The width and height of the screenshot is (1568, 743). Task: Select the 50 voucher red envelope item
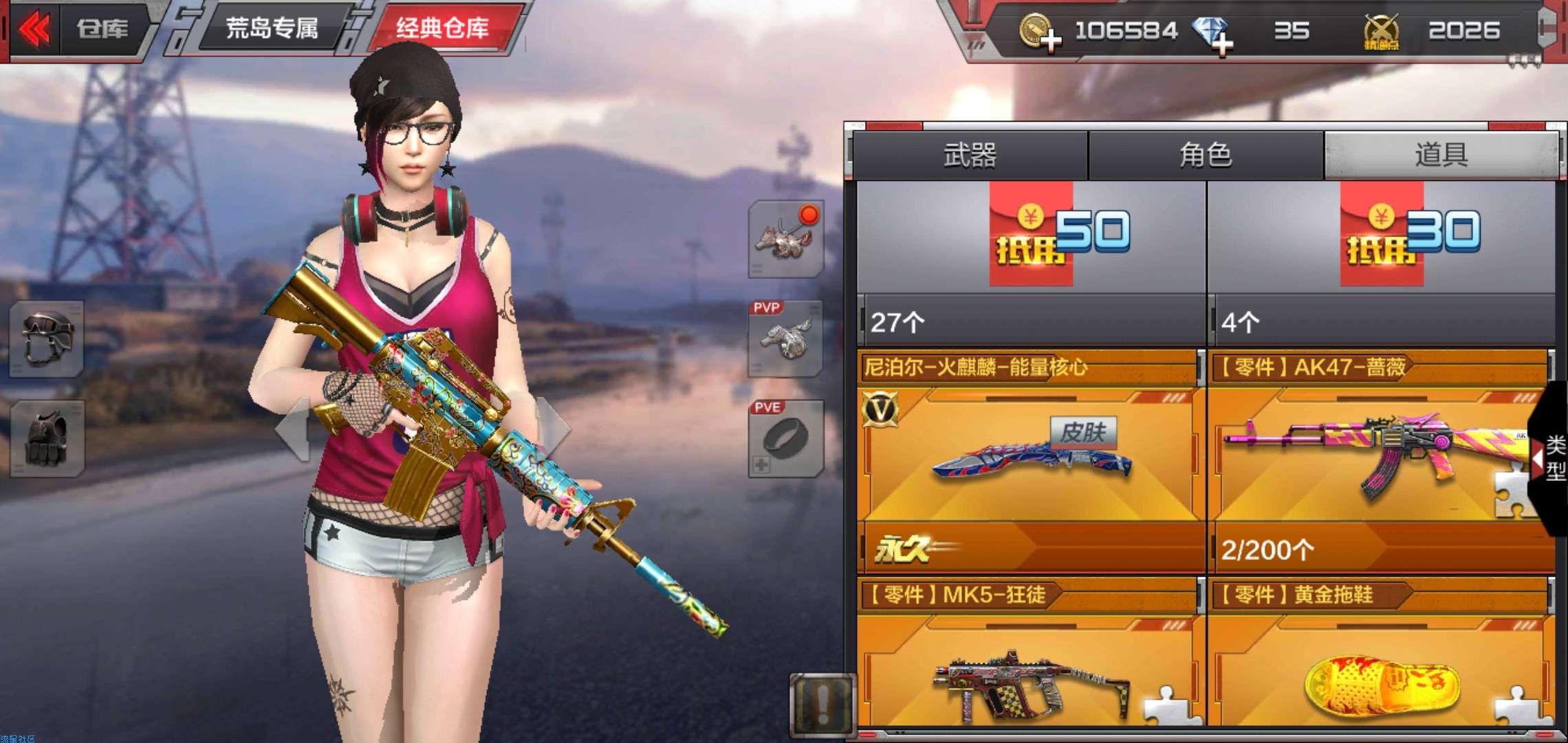(x=1030, y=261)
